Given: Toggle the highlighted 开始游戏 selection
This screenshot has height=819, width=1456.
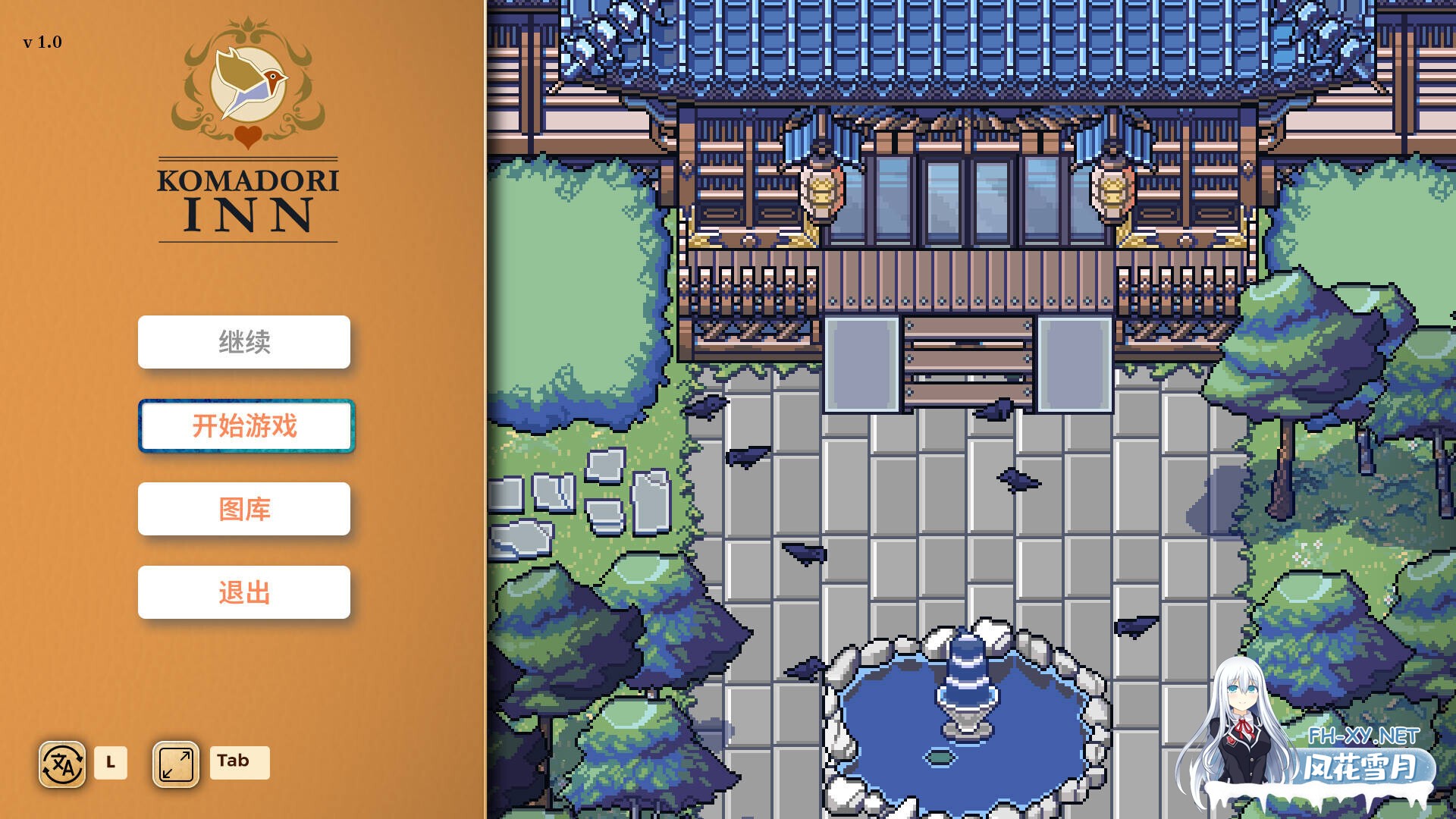Looking at the screenshot, I should pyautogui.click(x=244, y=426).
